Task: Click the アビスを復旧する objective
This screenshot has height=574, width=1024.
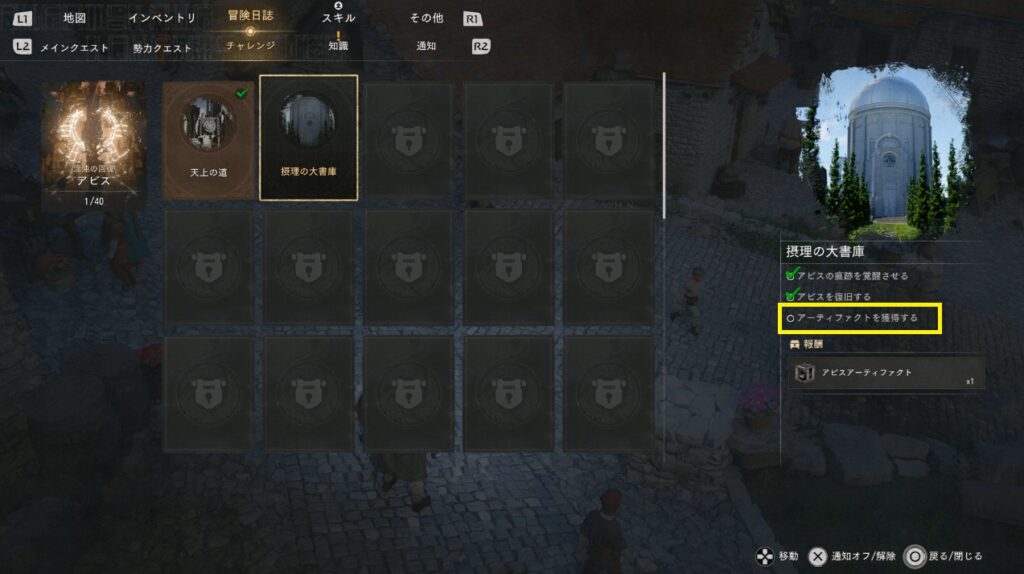Action: pyautogui.click(x=833, y=296)
